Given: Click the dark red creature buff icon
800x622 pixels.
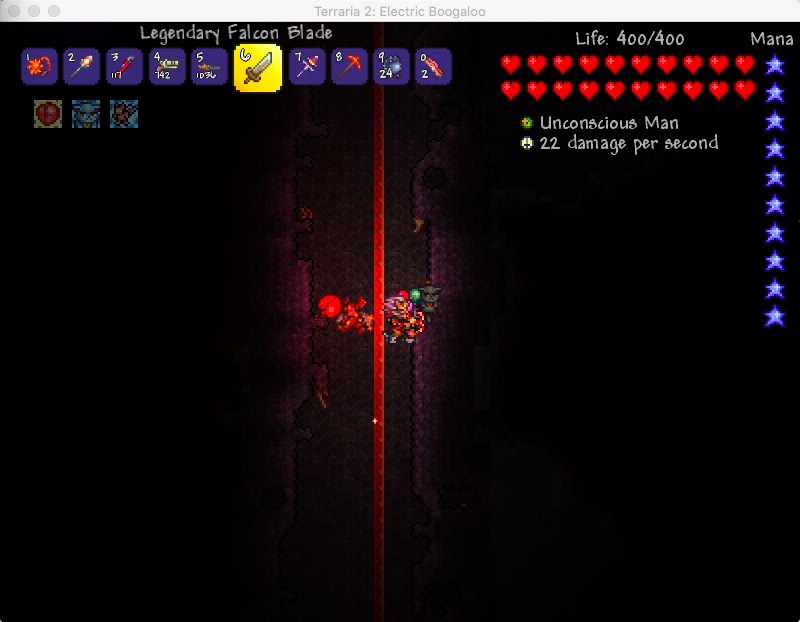Looking at the screenshot, I should [124, 113].
